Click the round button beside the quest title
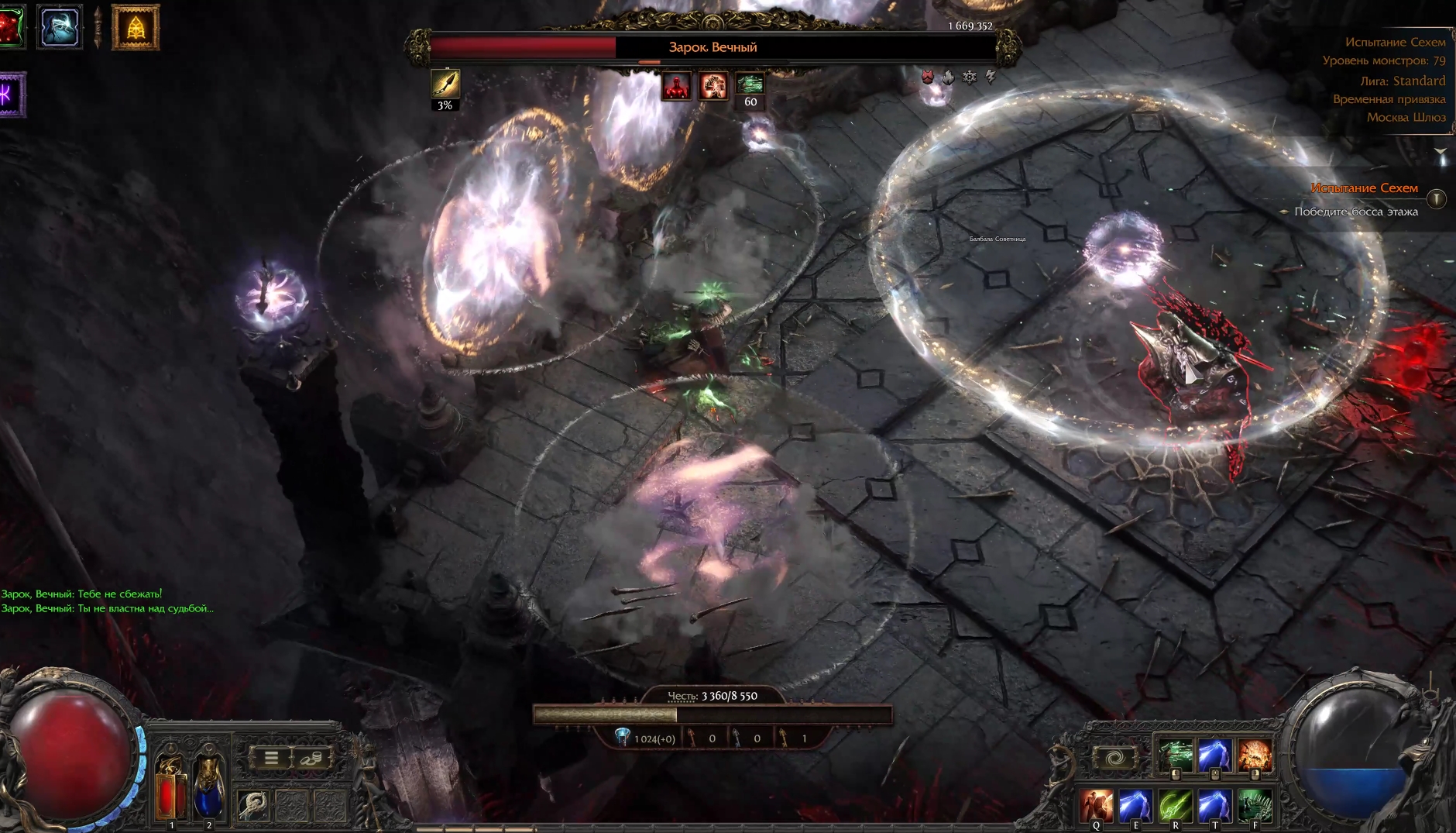This screenshot has width=1456, height=833. coord(1437,199)
